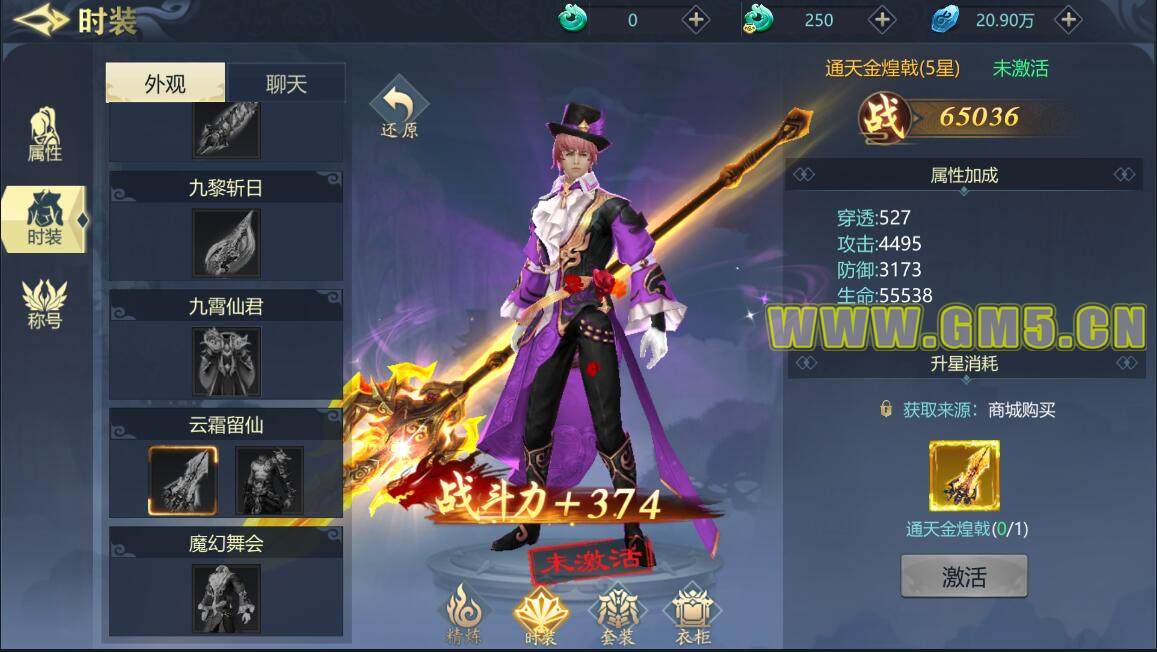This screenshot has width=1157, height=652.
Task: Open the 衣柜 wardrobe
Action: click(x=692, y=613)
